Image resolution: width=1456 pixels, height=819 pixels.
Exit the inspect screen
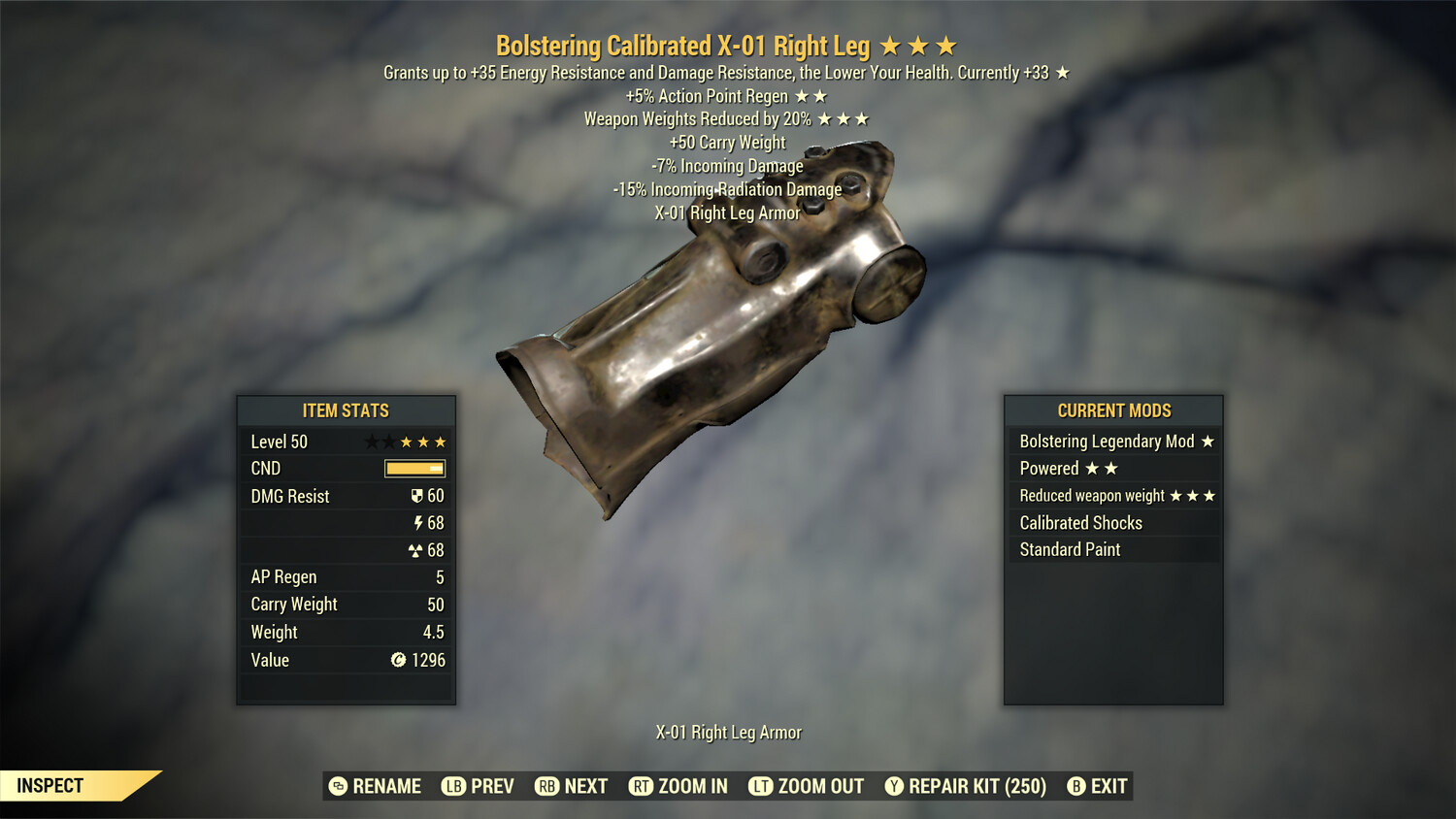pyautogui.click(x=1098, y=786)
